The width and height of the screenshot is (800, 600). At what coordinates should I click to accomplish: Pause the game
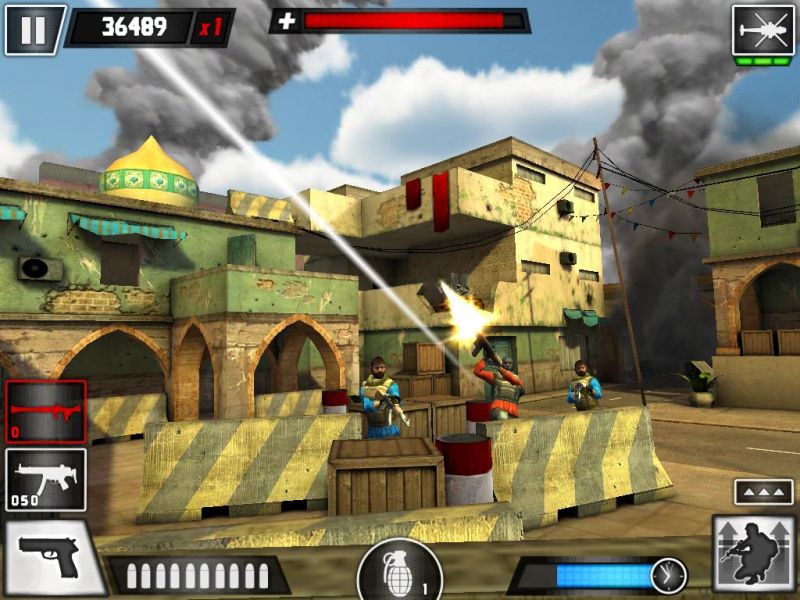coord(33,29)
